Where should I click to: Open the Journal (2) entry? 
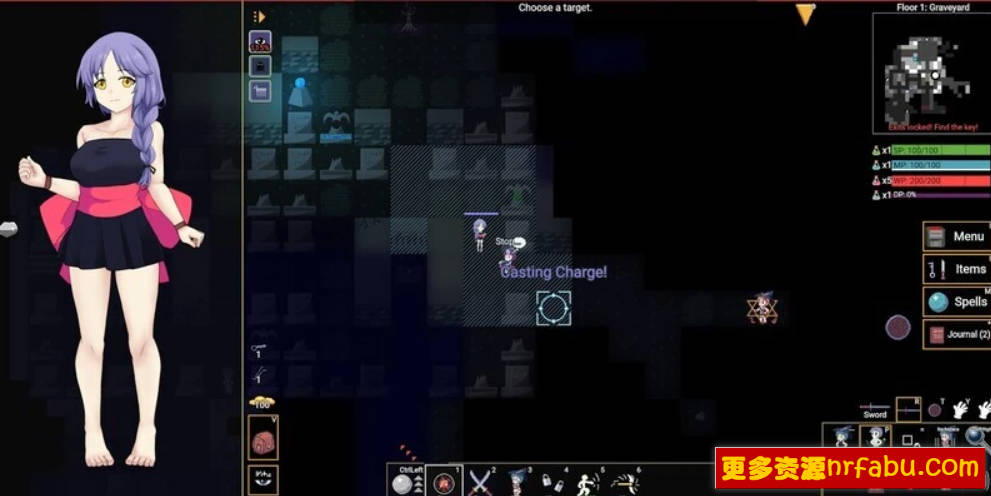(x=955, y=334)
